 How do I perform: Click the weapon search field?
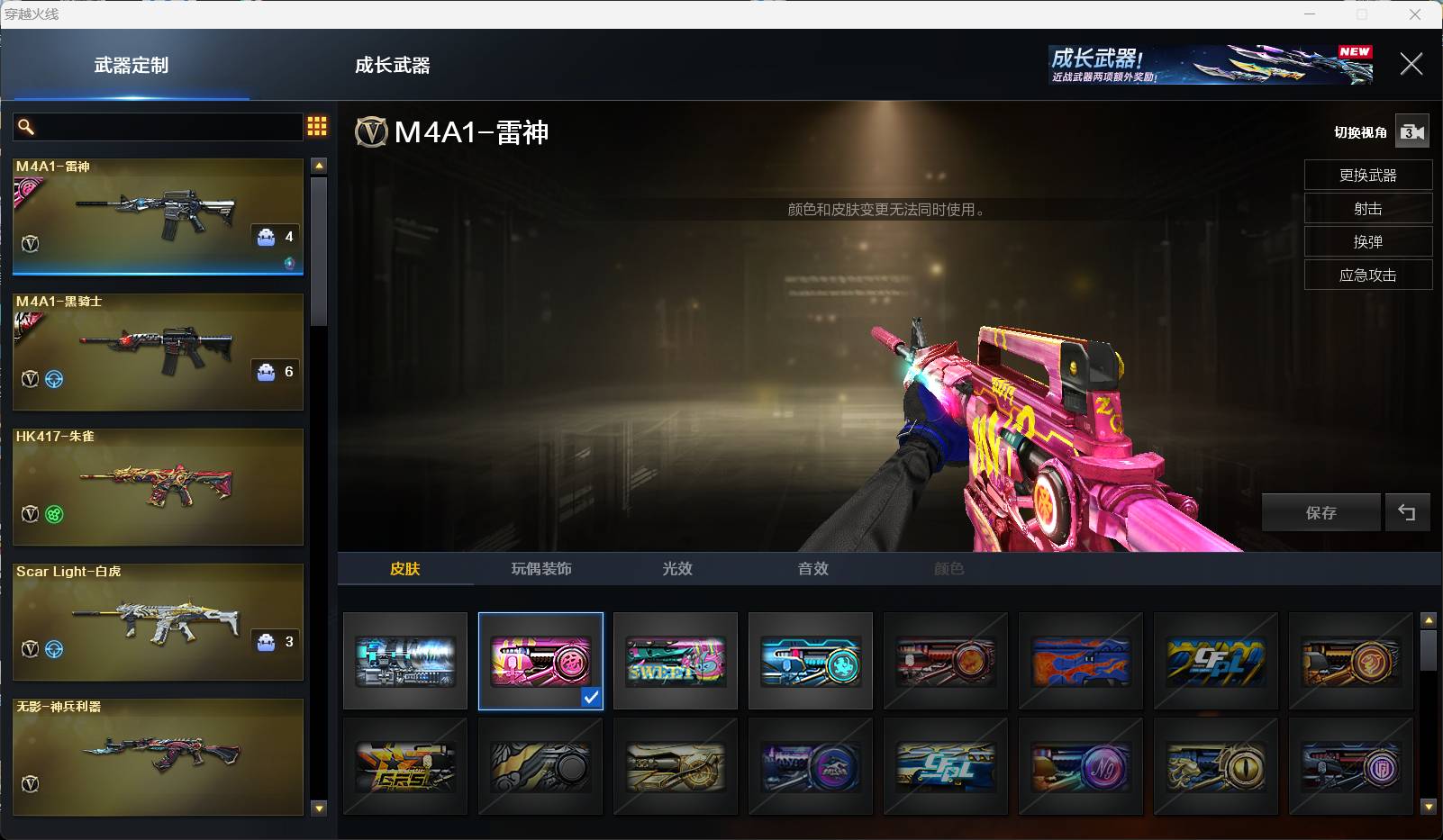(x=167, y=127)
